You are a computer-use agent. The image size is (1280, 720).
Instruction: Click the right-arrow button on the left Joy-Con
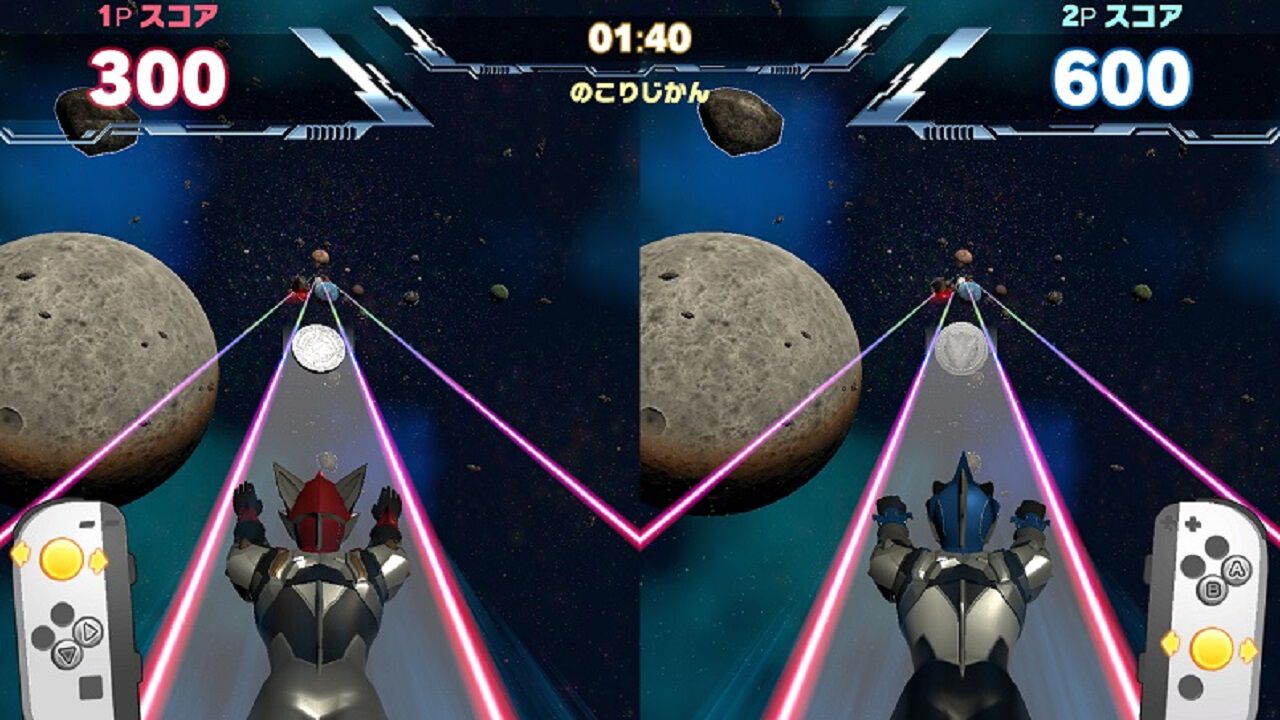coord(89,631)
